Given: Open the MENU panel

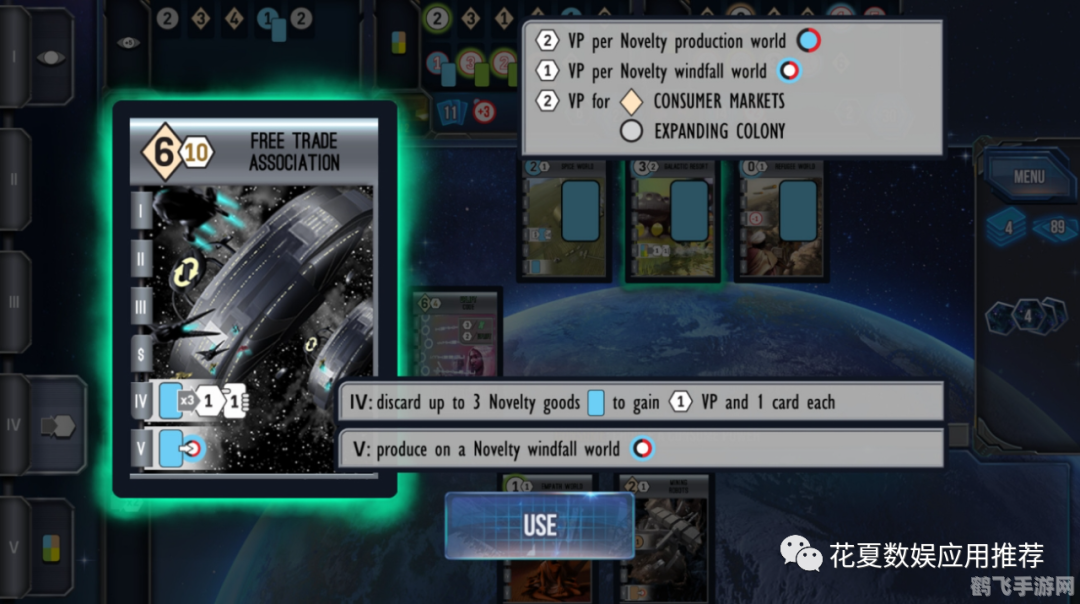Looking at the screenshot, I should (x=1028, y=177).
